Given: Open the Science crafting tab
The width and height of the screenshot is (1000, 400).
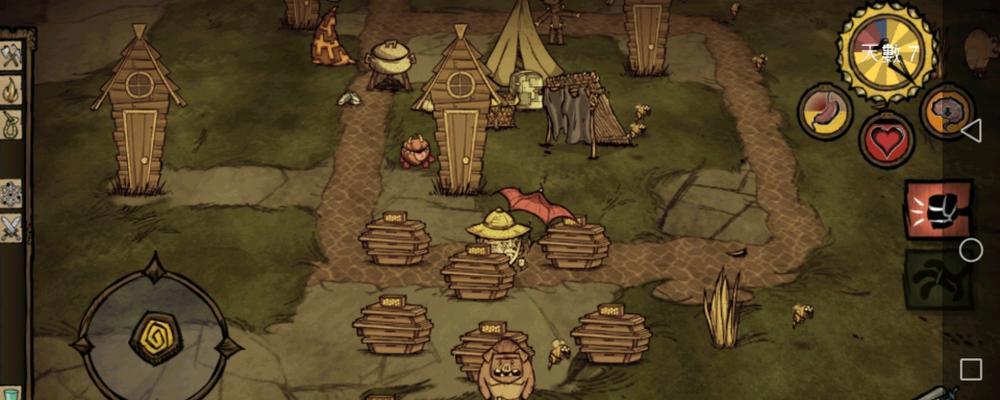Looking at the screenshot, I should (x=11, y=193).
